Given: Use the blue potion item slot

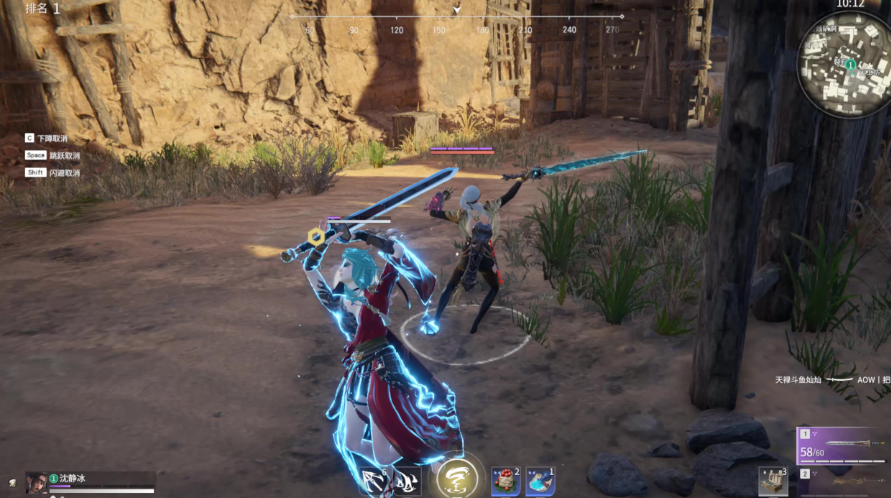Looking at the screenshot, I should pos(540,481).
